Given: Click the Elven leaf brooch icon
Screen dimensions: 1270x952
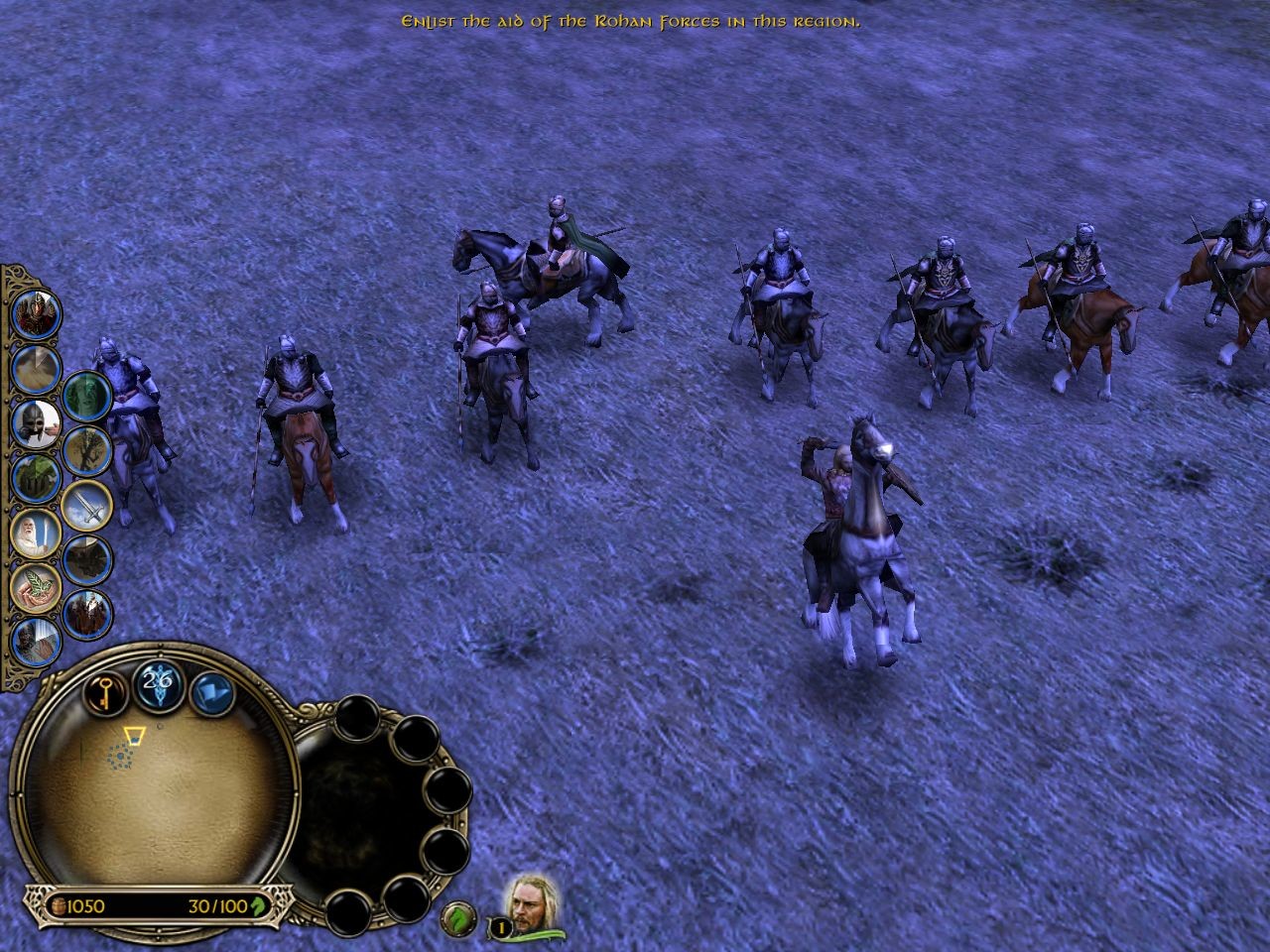Looking at the screenshot, I should [35, 586].
